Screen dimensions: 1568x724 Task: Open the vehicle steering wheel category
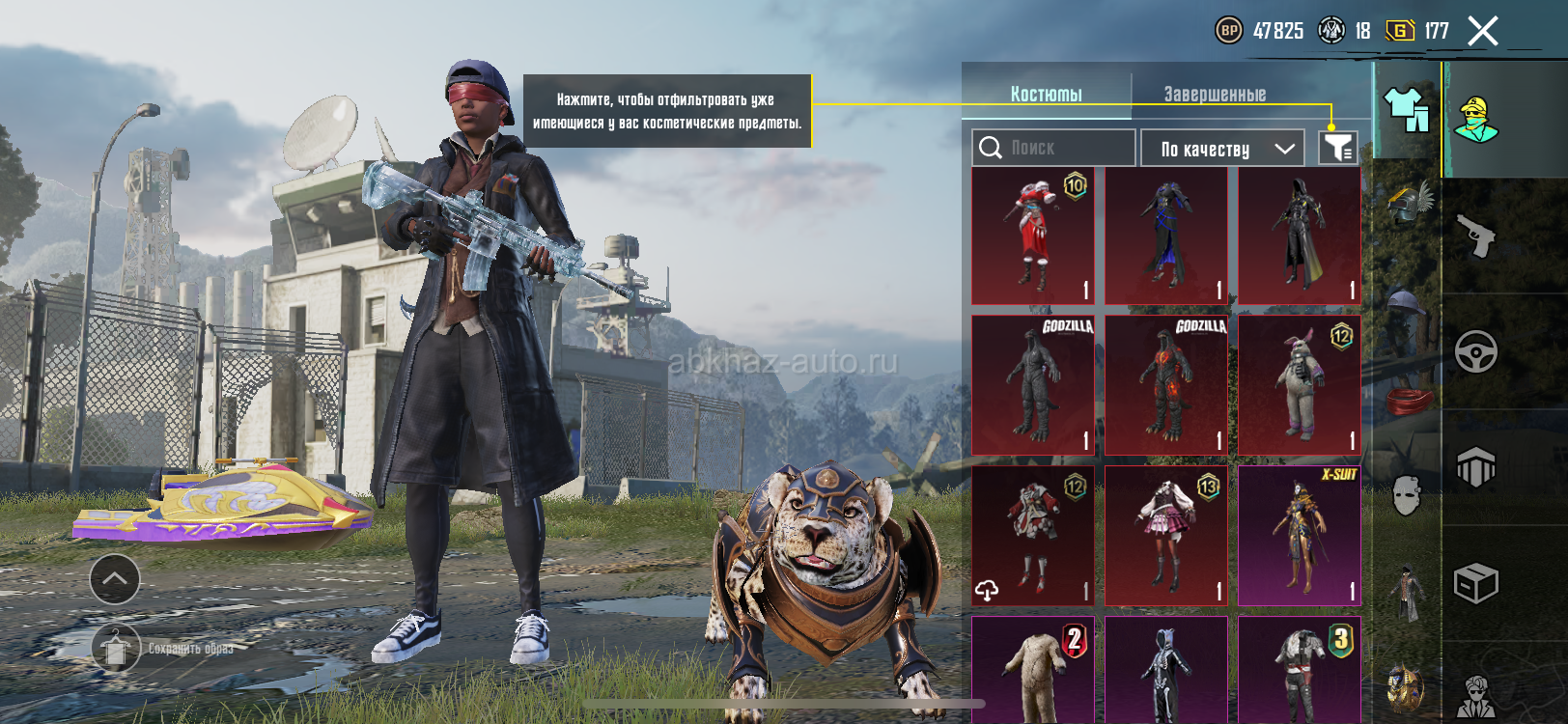click(x=1476, y=351)
